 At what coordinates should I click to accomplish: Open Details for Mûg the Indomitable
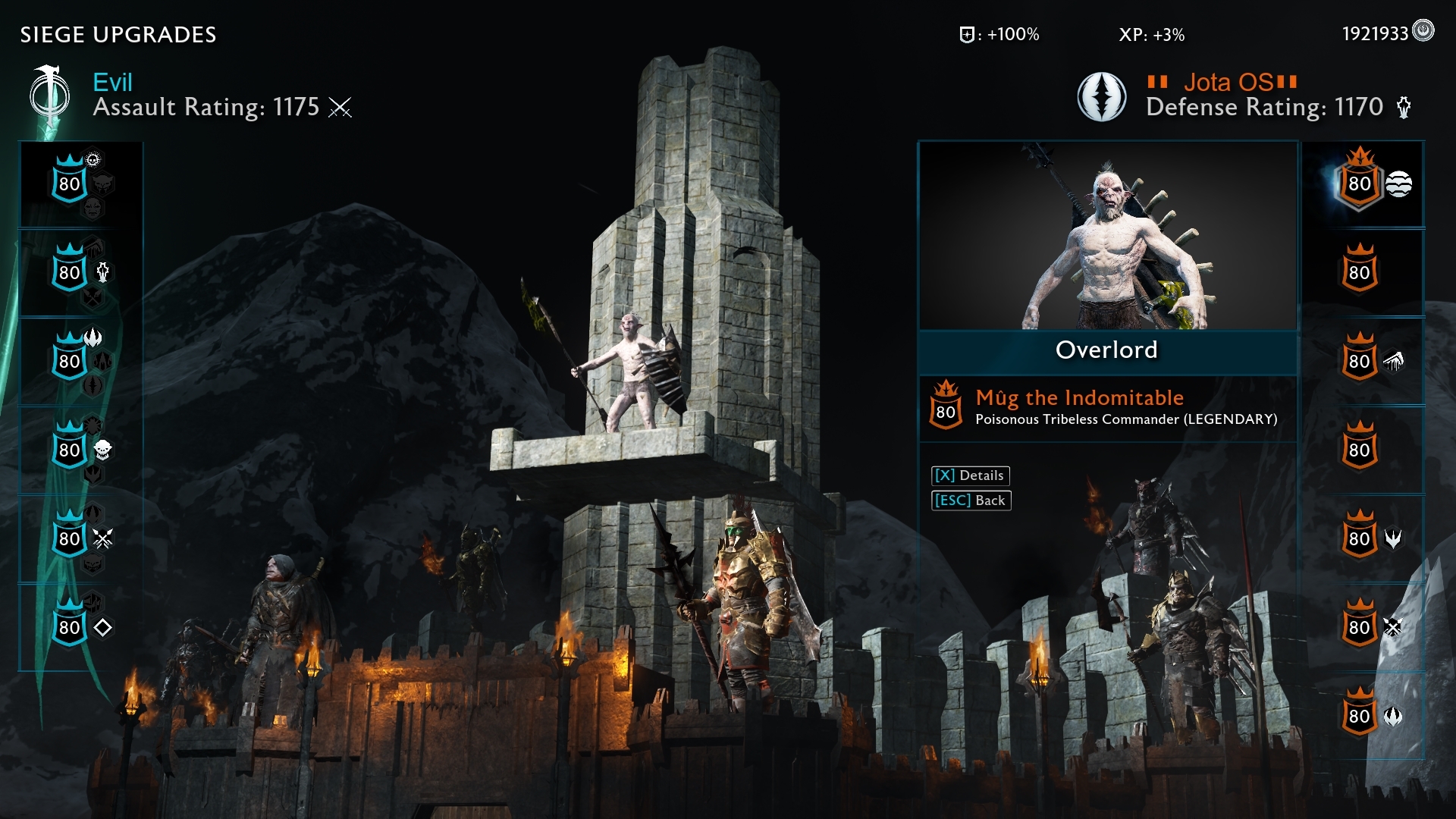tap(970, 475)
